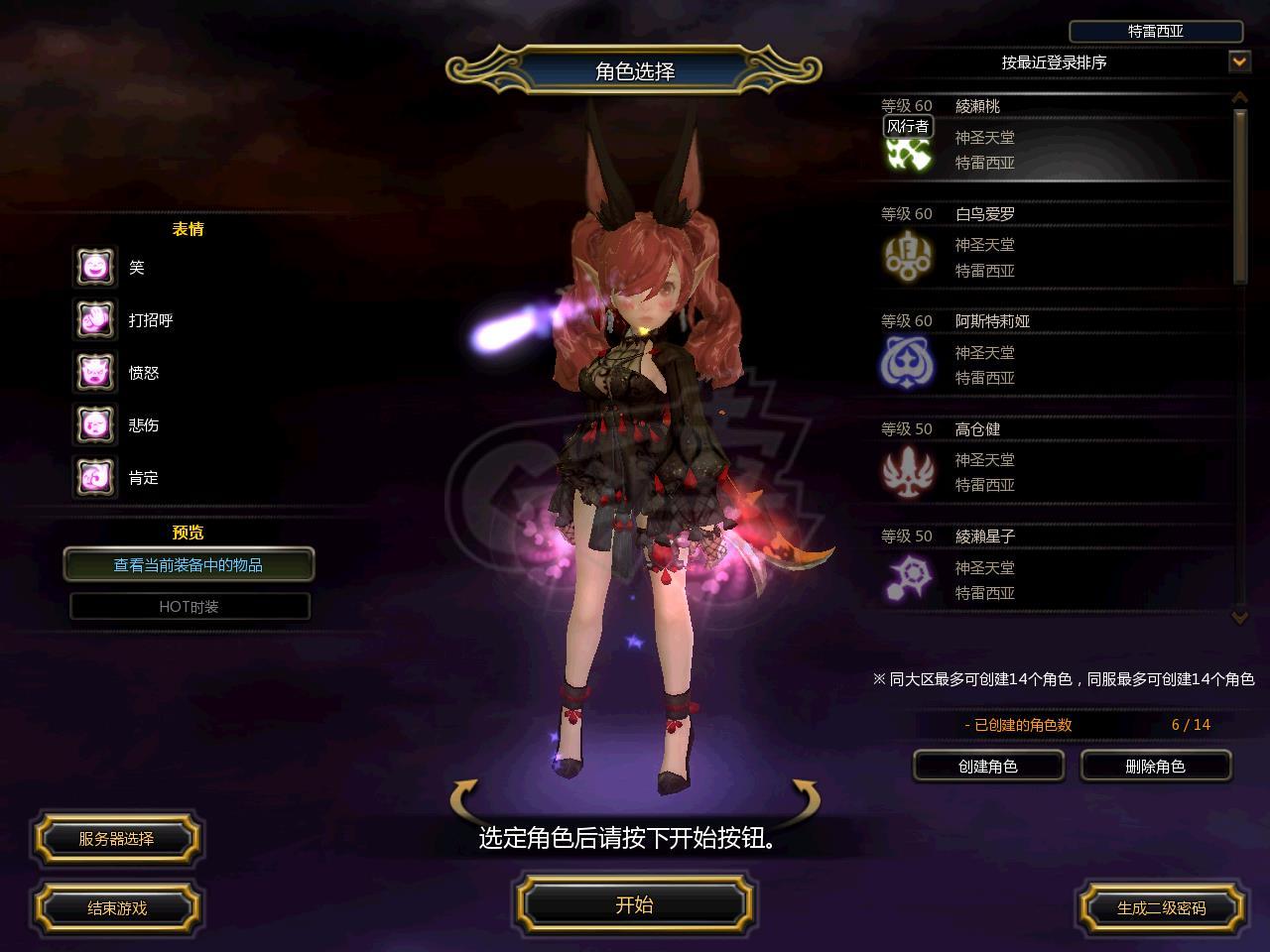Click the 开始 start button
This screenshot has height=952, width=1270.
634,904
